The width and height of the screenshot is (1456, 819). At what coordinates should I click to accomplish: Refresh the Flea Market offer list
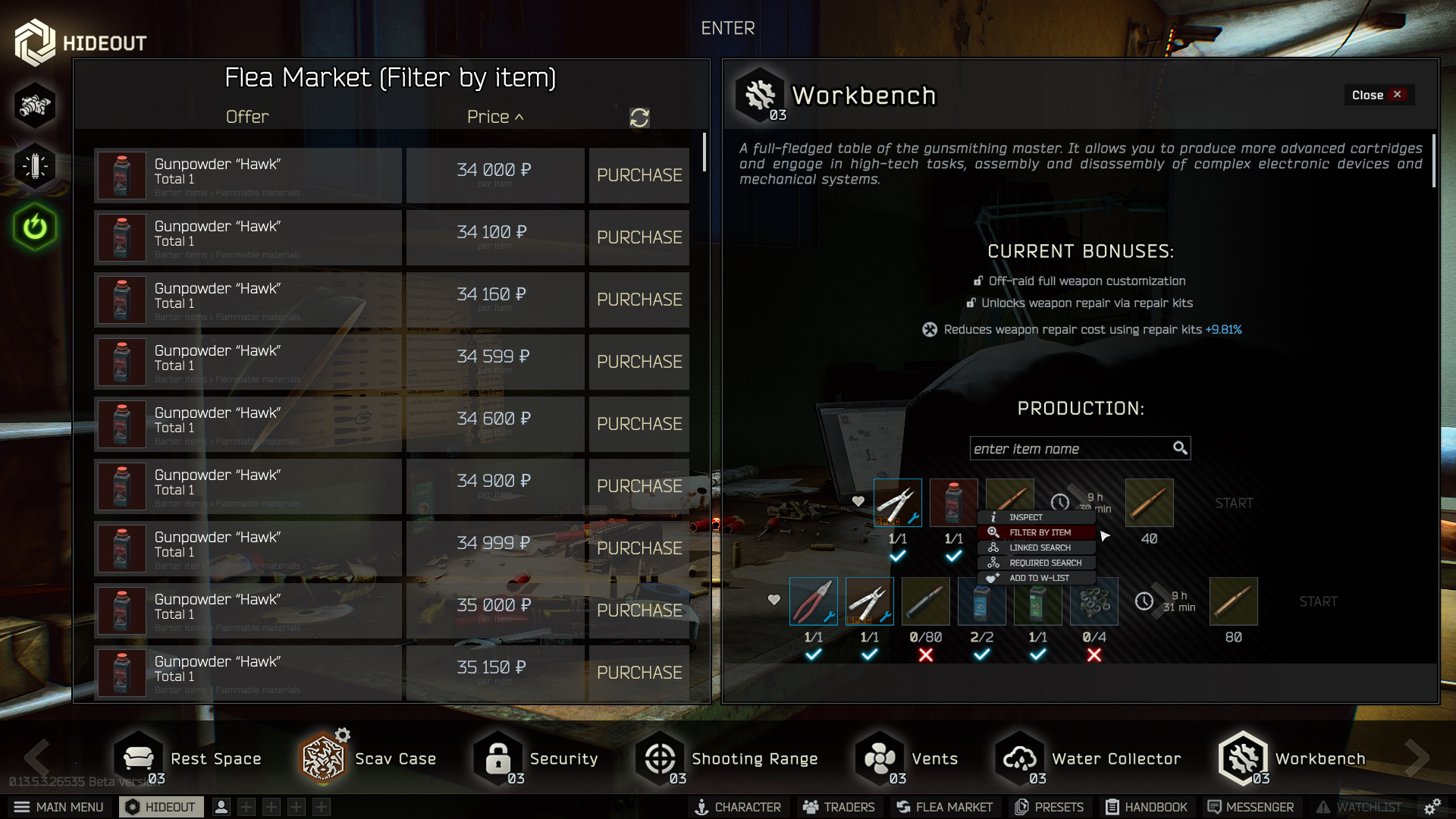click(x=639, y=118)
